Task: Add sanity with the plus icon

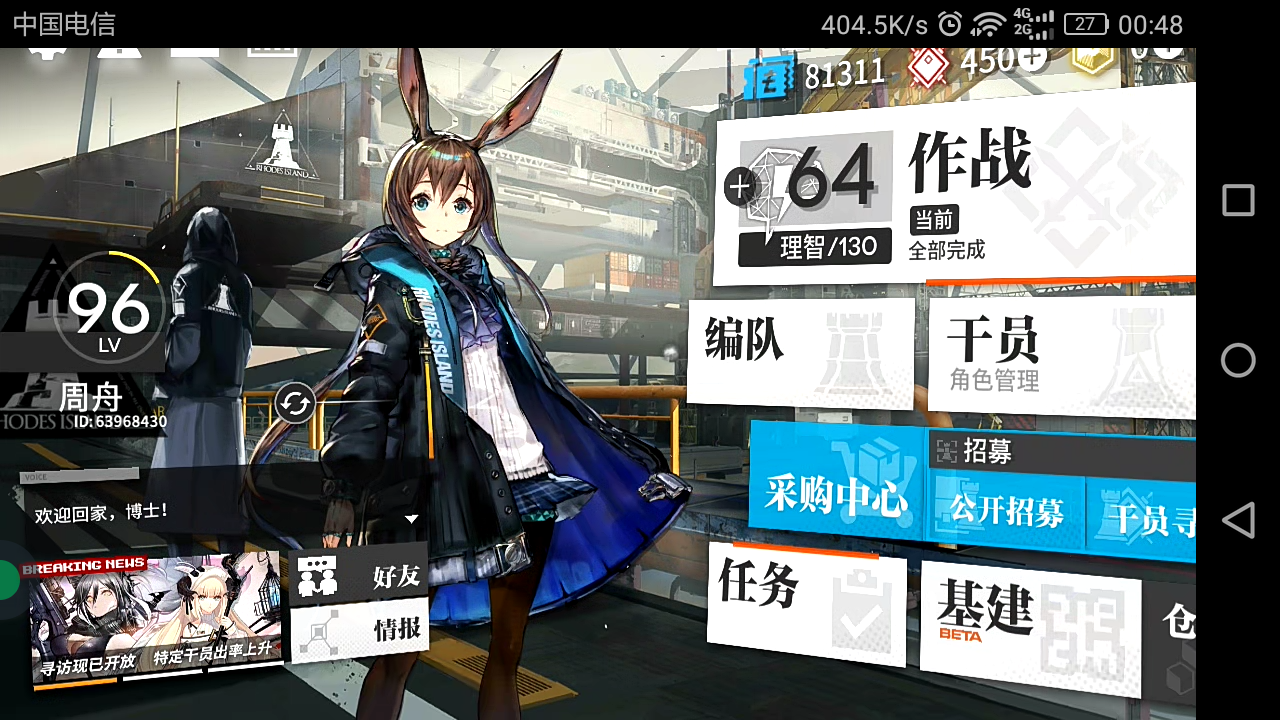Action: pos(740,186)
